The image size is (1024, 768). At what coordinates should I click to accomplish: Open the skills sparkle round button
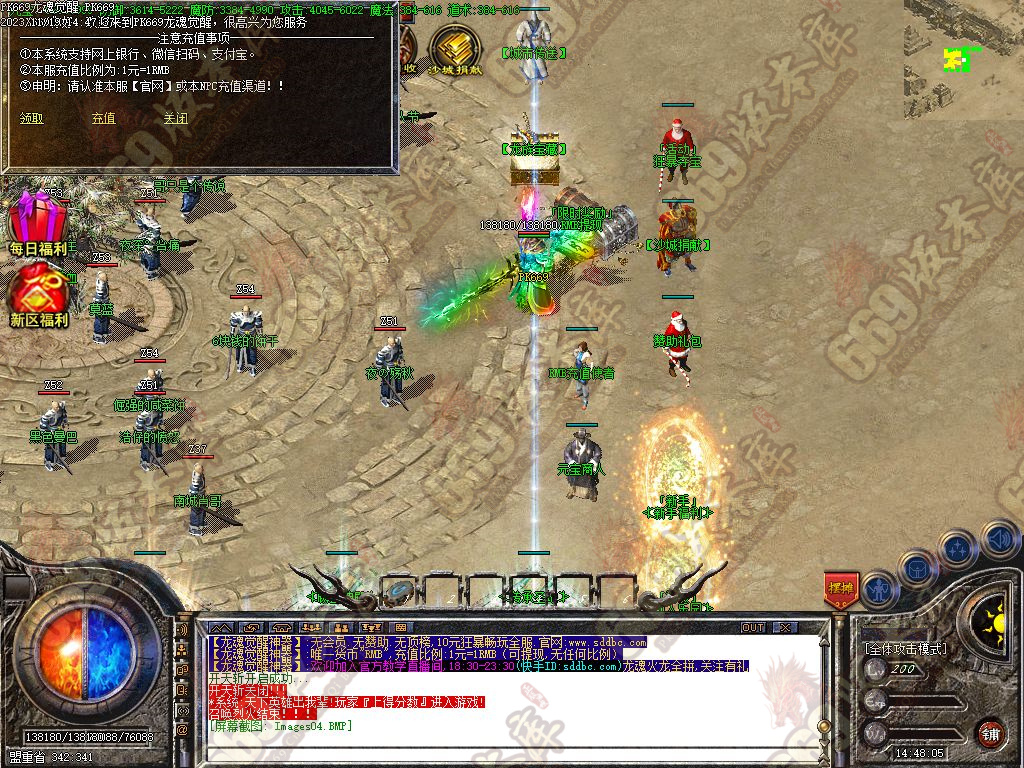[957, 548]
